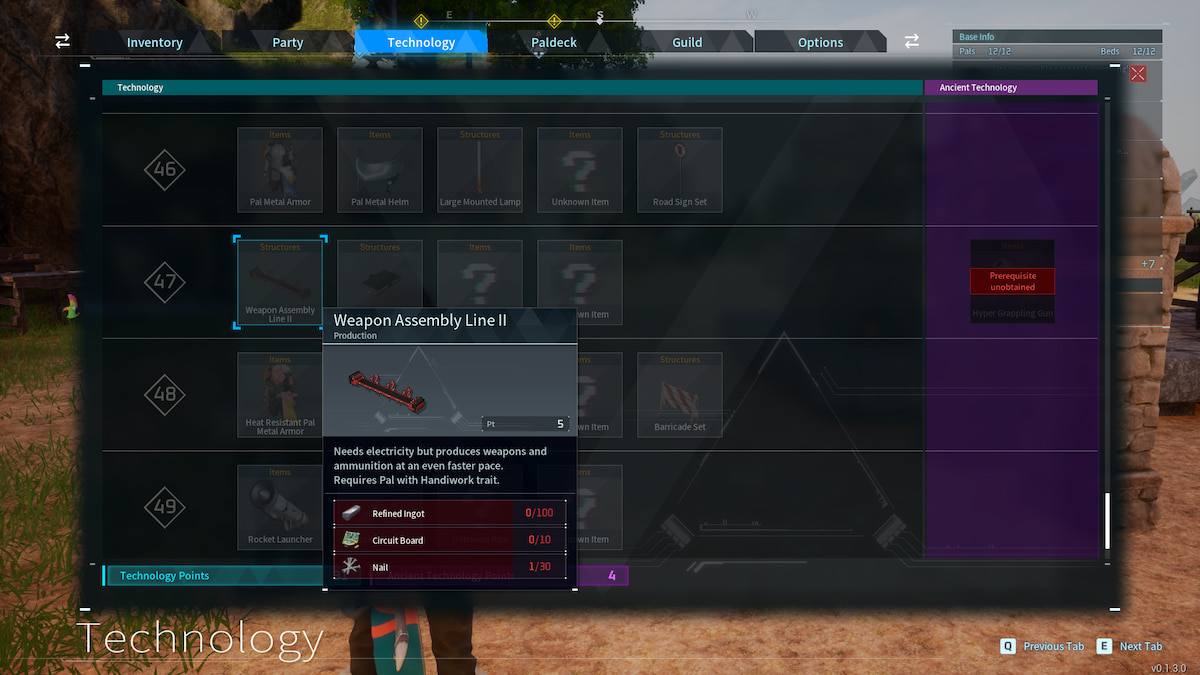Click the Hyper Grappling Gun ancient technology
Image resolution: width=1200 pixels, height=675 pixels.
coord(1012,282)
